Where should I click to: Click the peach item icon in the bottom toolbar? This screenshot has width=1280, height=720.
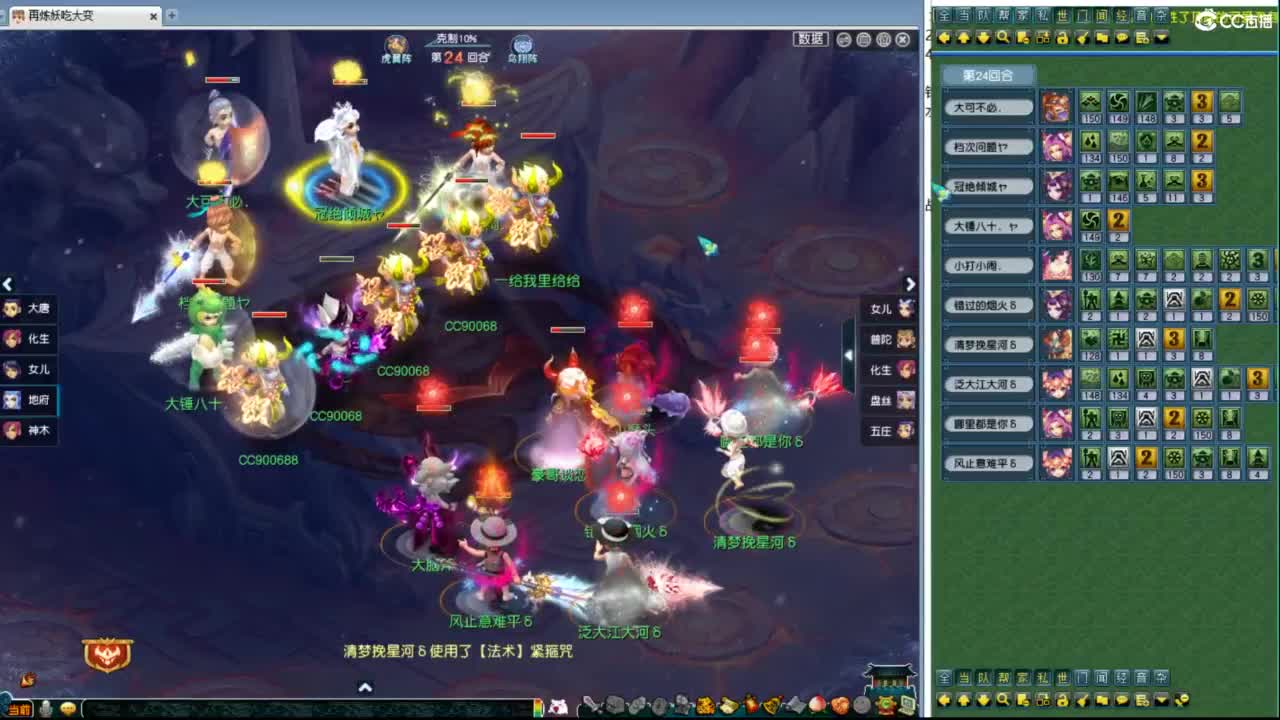point(815,704)
